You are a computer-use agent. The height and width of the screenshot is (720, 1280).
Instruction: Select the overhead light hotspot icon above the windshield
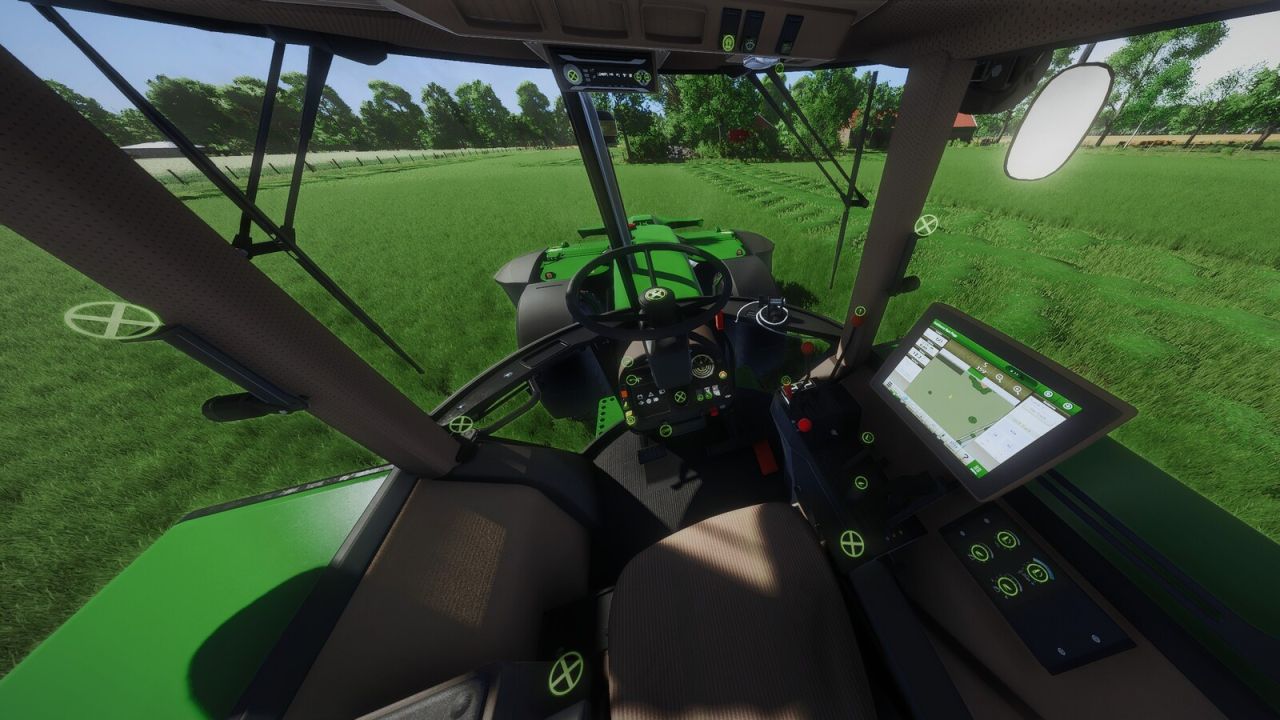(729, 42)
